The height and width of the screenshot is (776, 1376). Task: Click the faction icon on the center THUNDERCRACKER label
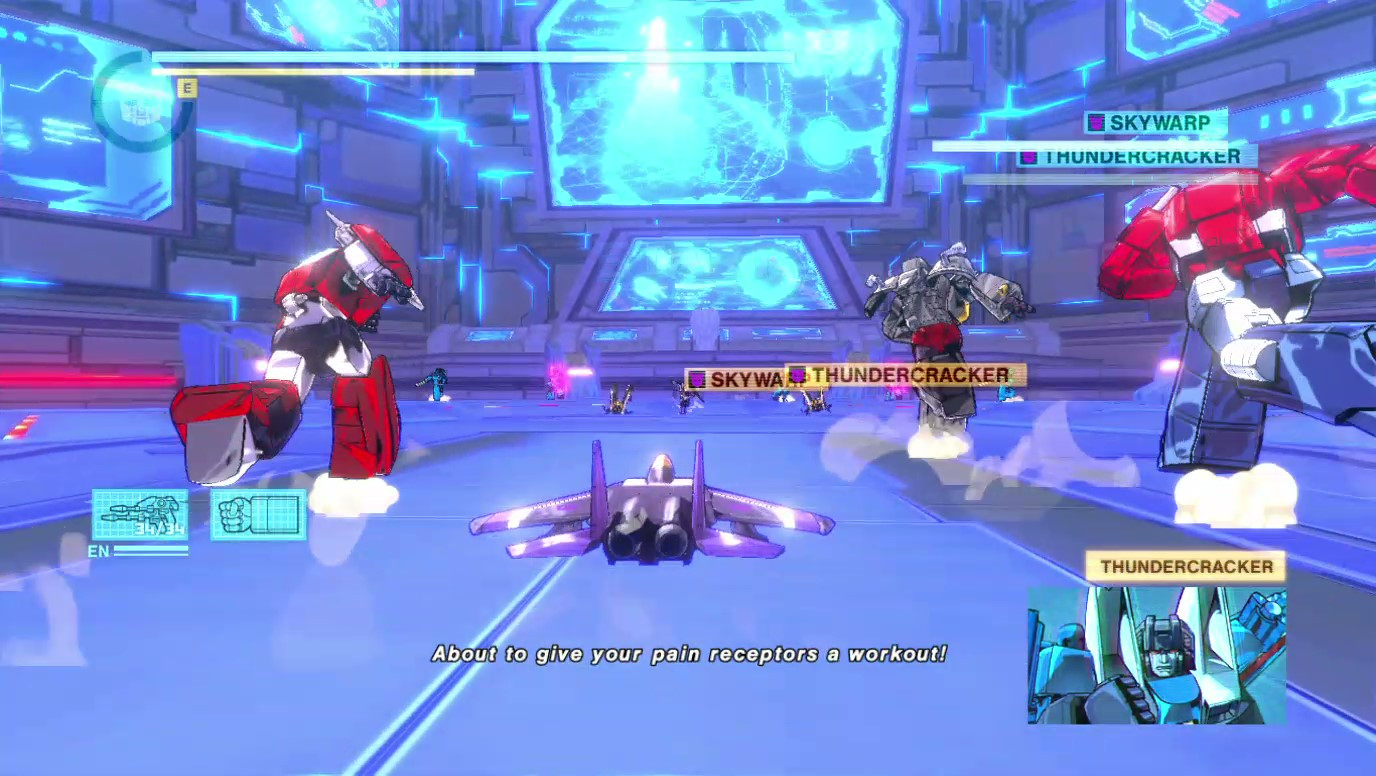point(798,375)
